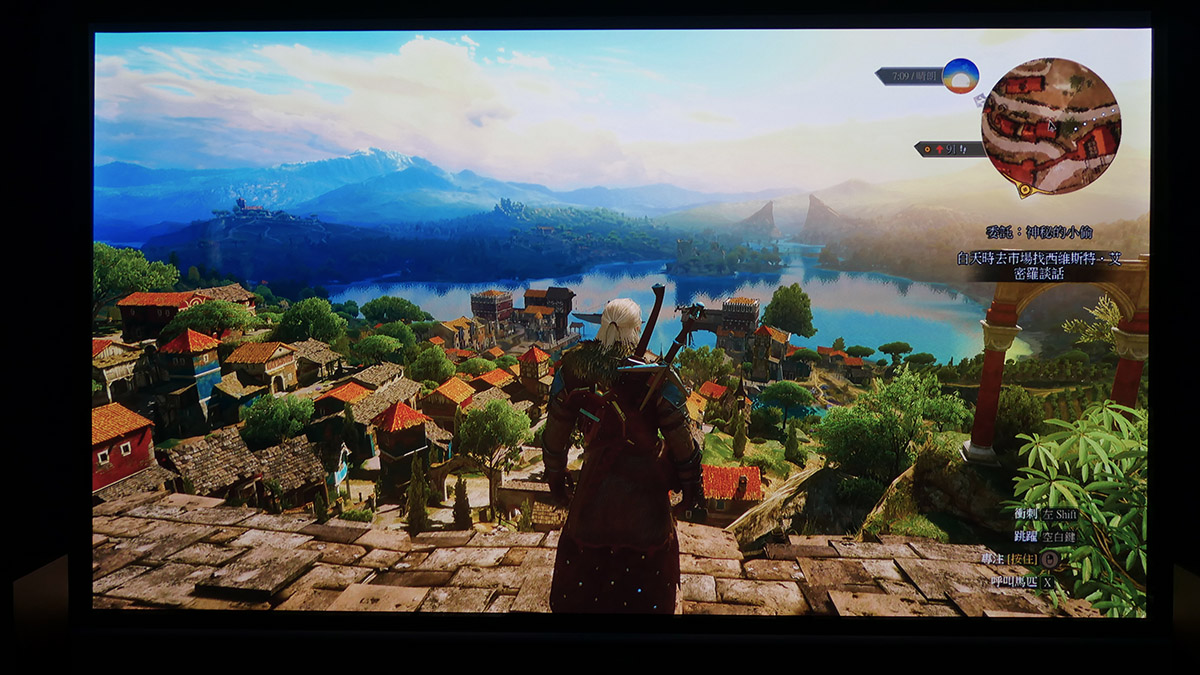Open the circular minimap
Screen dimensions: 1200x675
[x=1050, y=125]
